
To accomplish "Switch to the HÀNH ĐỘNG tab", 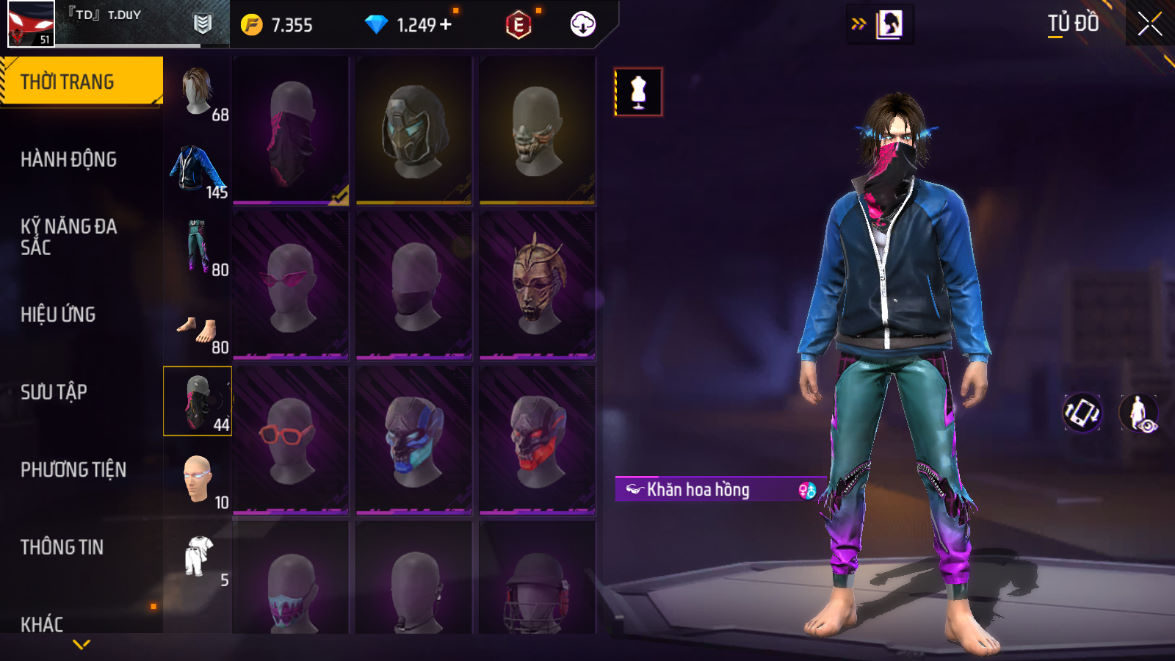I will (68, 159).
